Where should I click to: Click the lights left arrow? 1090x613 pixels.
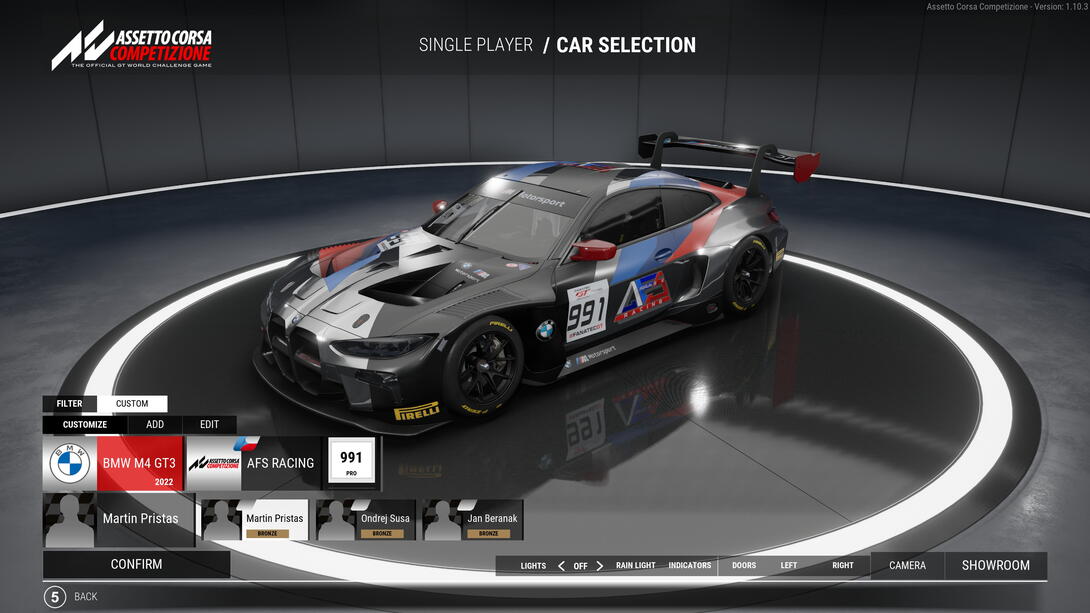pos(561,566)
